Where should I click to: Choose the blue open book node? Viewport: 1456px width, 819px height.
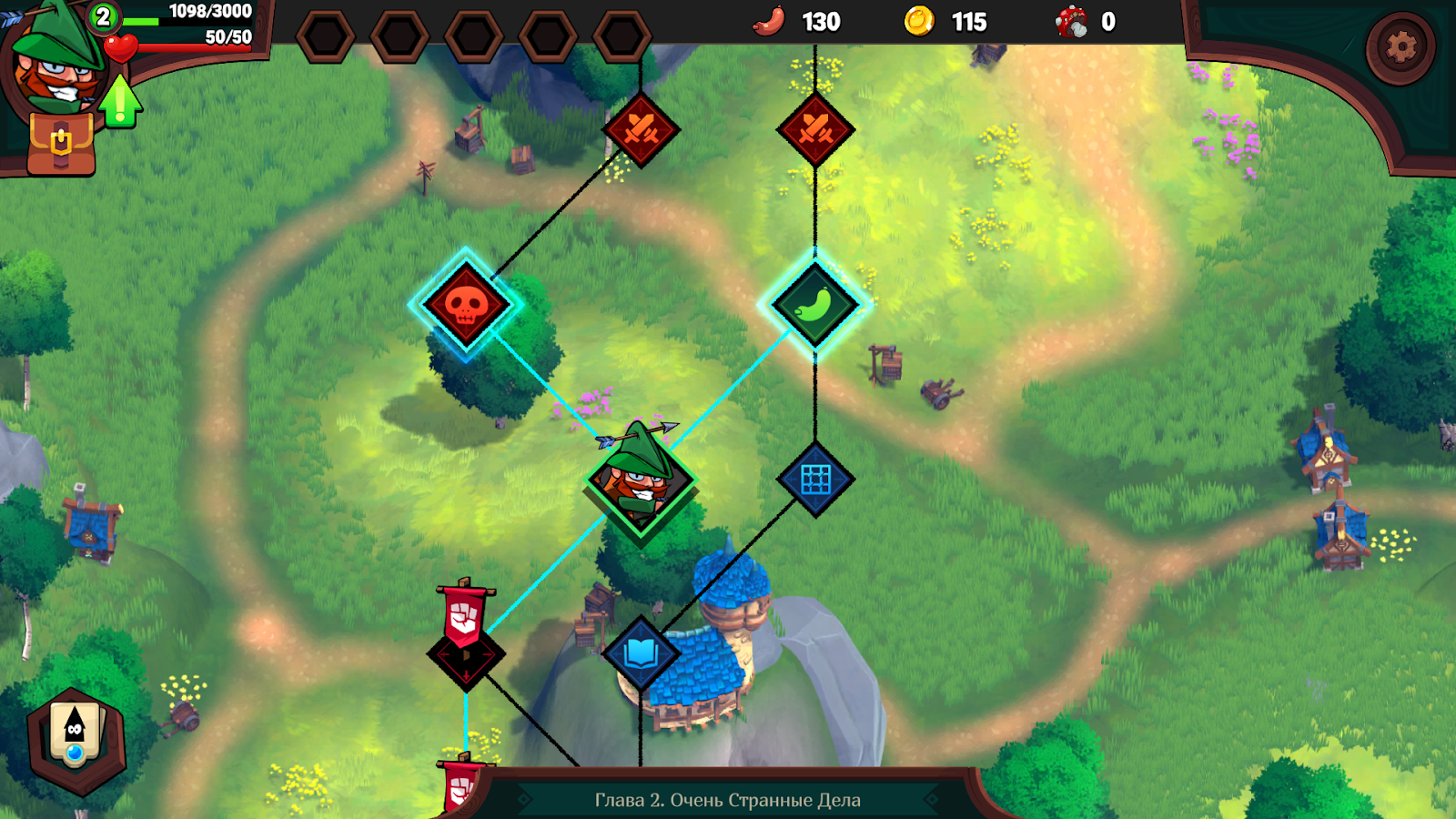641,652
